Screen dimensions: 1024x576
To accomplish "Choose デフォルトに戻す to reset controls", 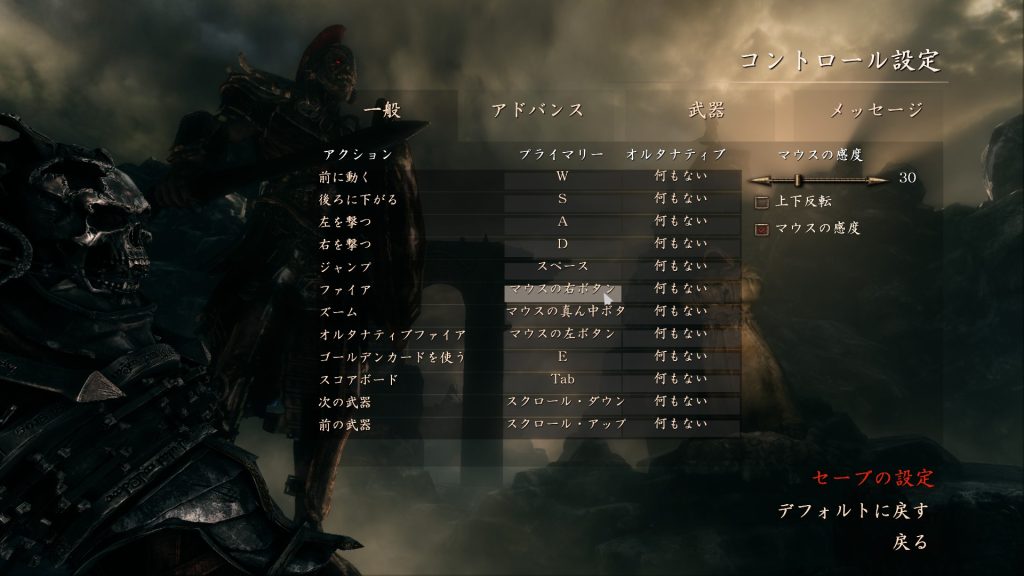I will (853, 511).
